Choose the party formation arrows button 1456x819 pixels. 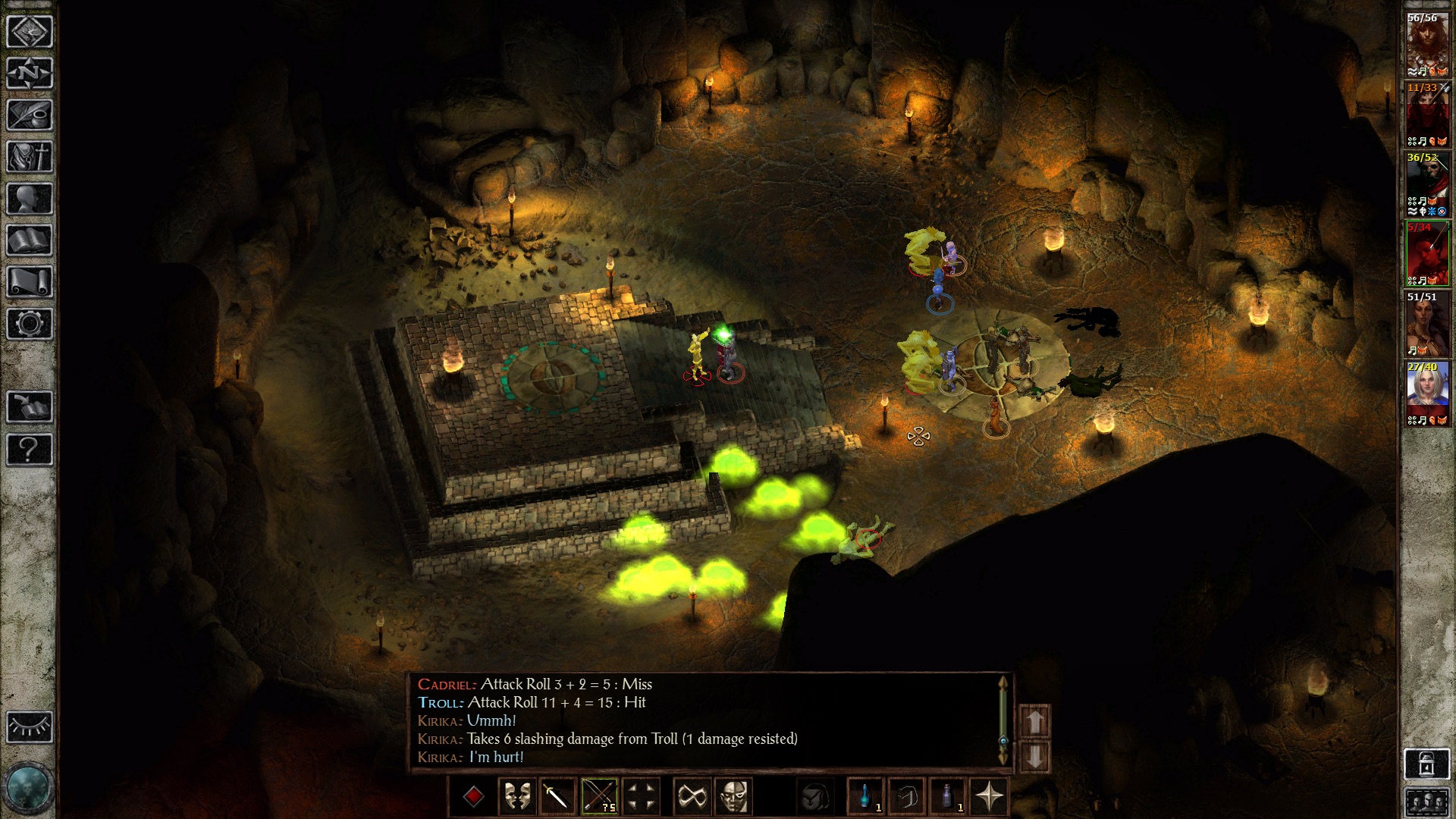(x=641, y=797)
